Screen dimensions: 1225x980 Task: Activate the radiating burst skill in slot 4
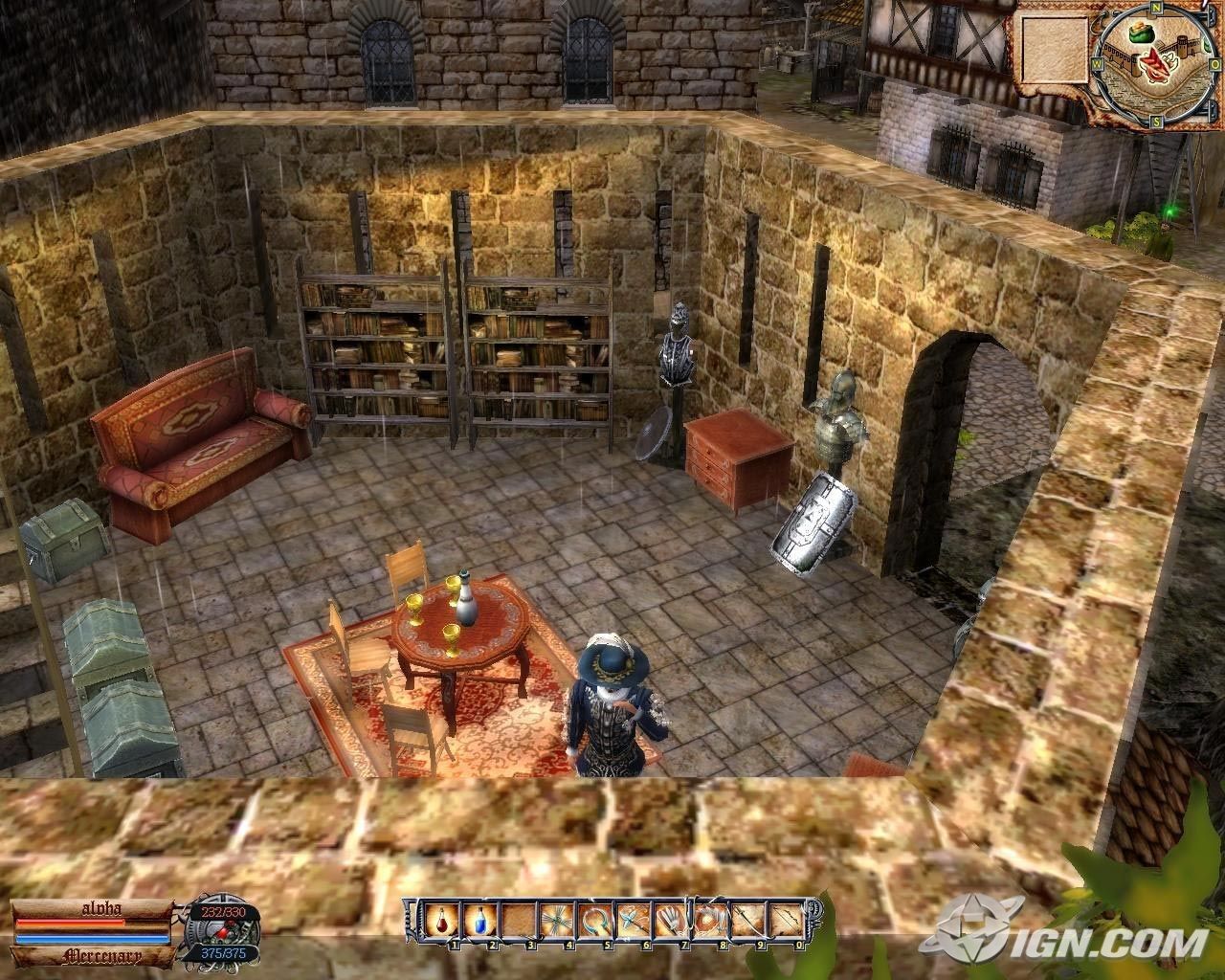coord(554,923)
